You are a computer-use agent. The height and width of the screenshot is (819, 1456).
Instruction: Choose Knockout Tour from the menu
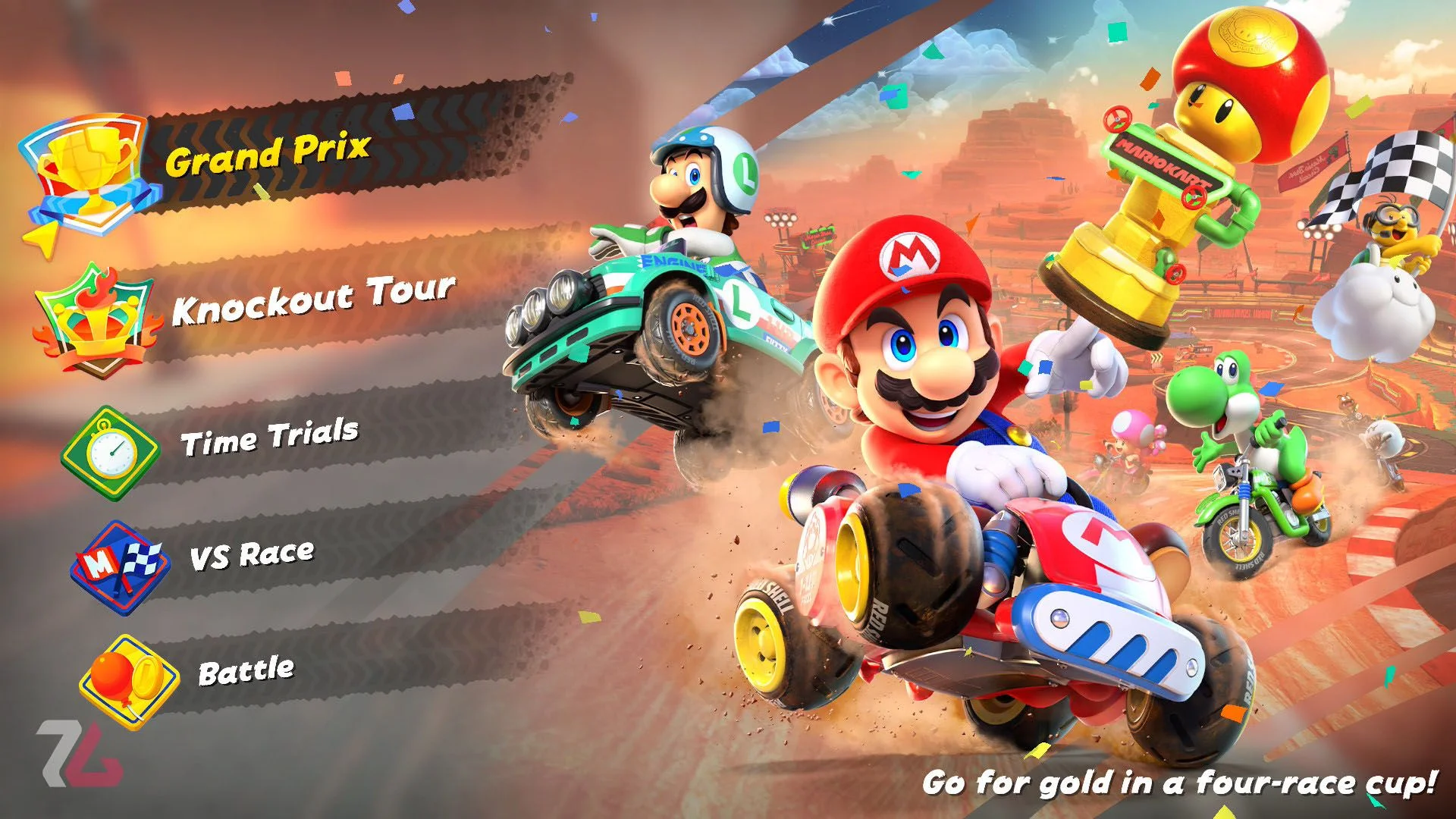point(313,300)
